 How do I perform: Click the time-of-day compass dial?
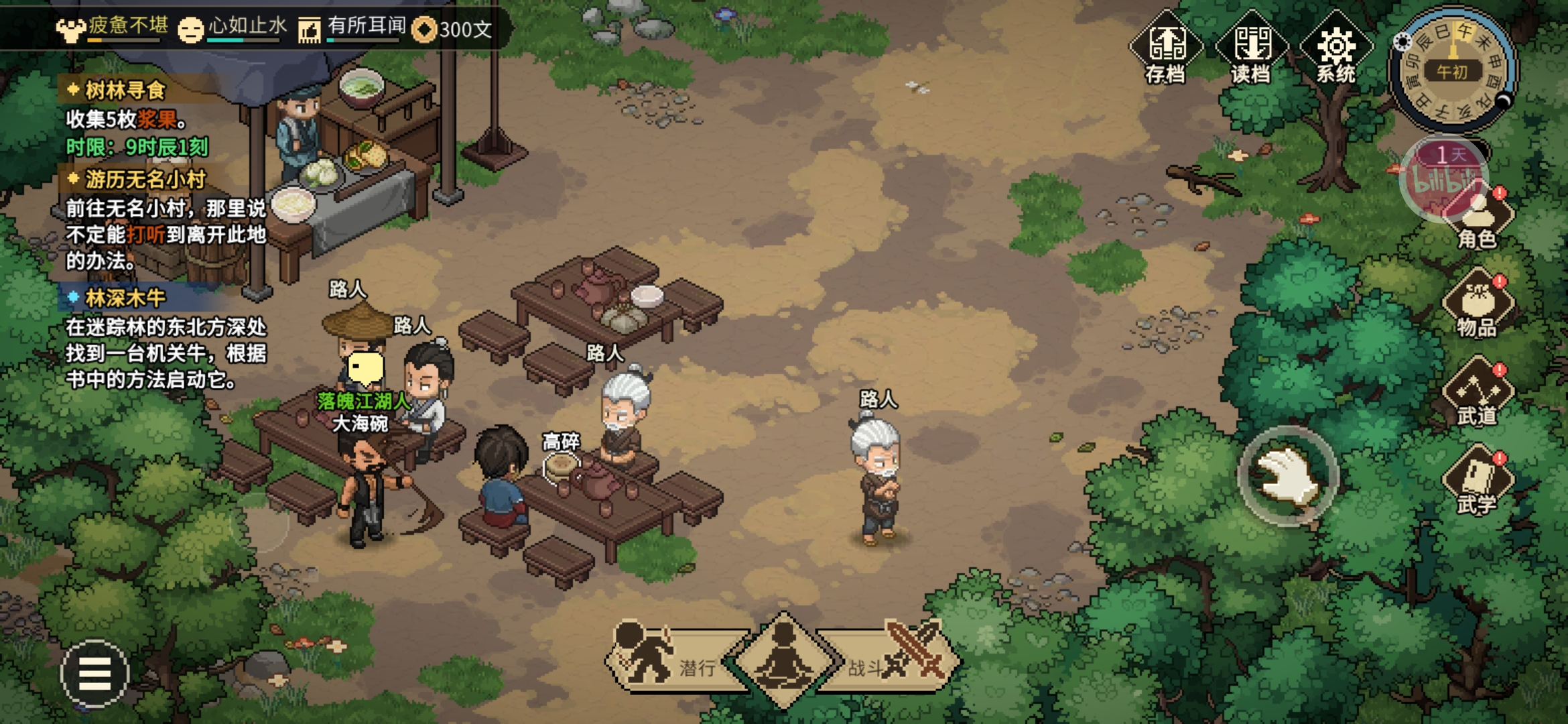pos(1452,70)
